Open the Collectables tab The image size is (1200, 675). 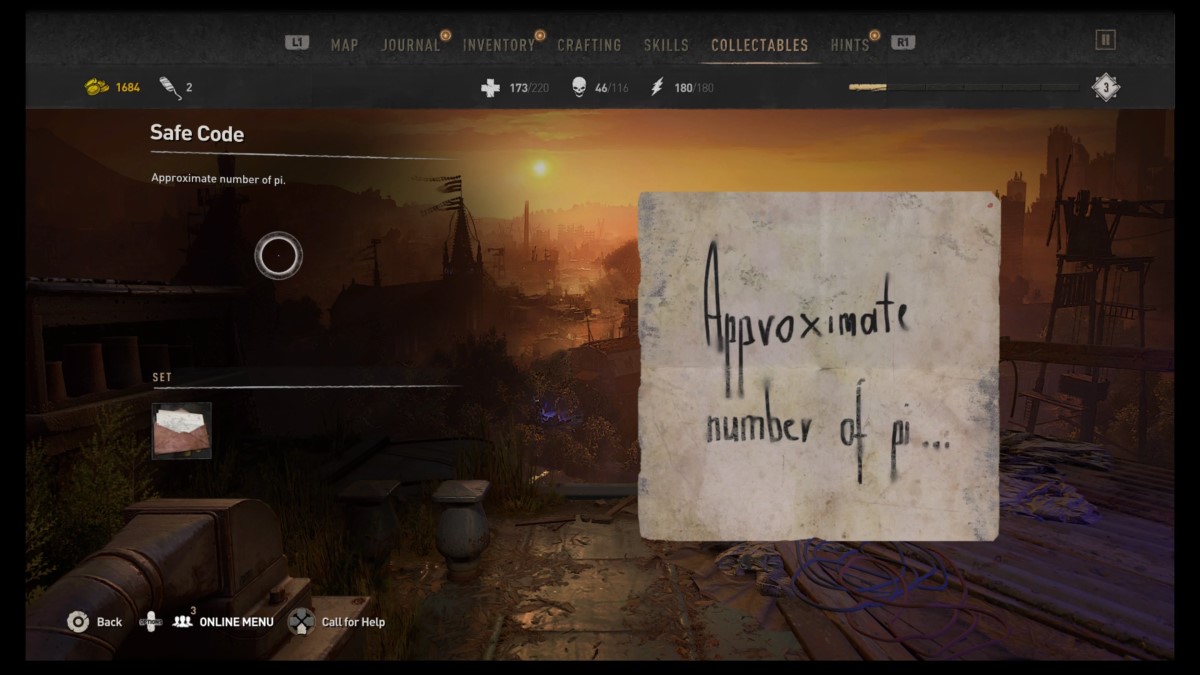(x=759, y=45)
